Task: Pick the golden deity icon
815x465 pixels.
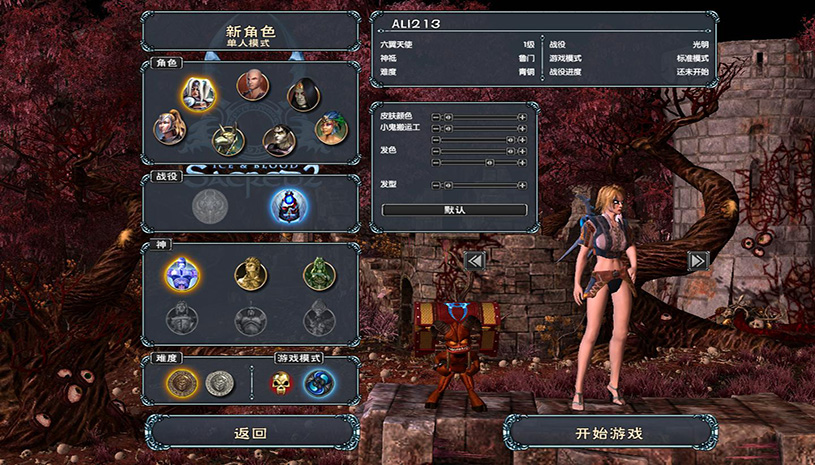Action: (x=250, y=273)
